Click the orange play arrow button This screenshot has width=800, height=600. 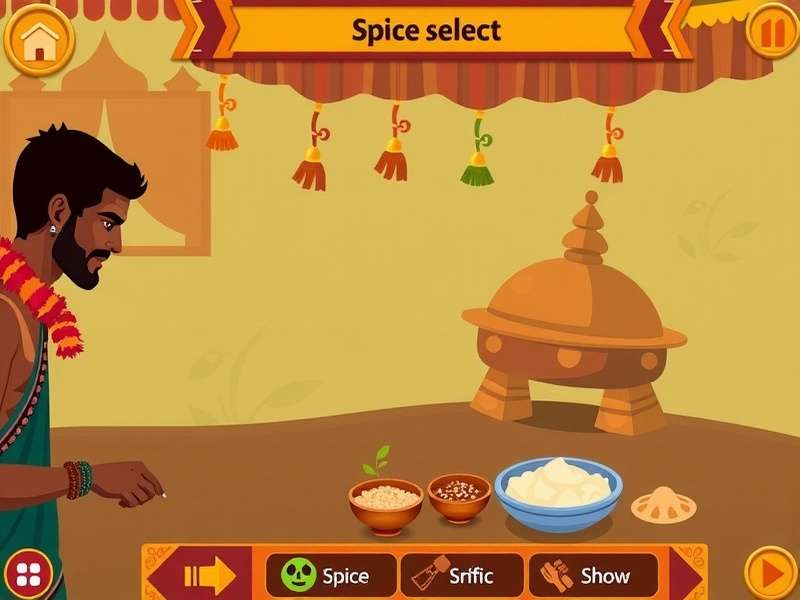coord(771,573)
